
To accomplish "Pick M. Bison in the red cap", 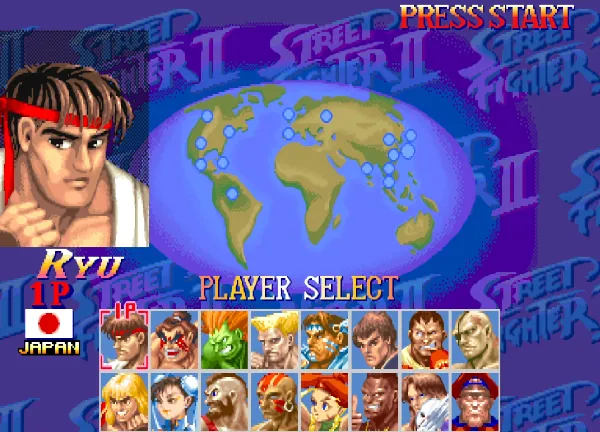I will click(474, 399).
